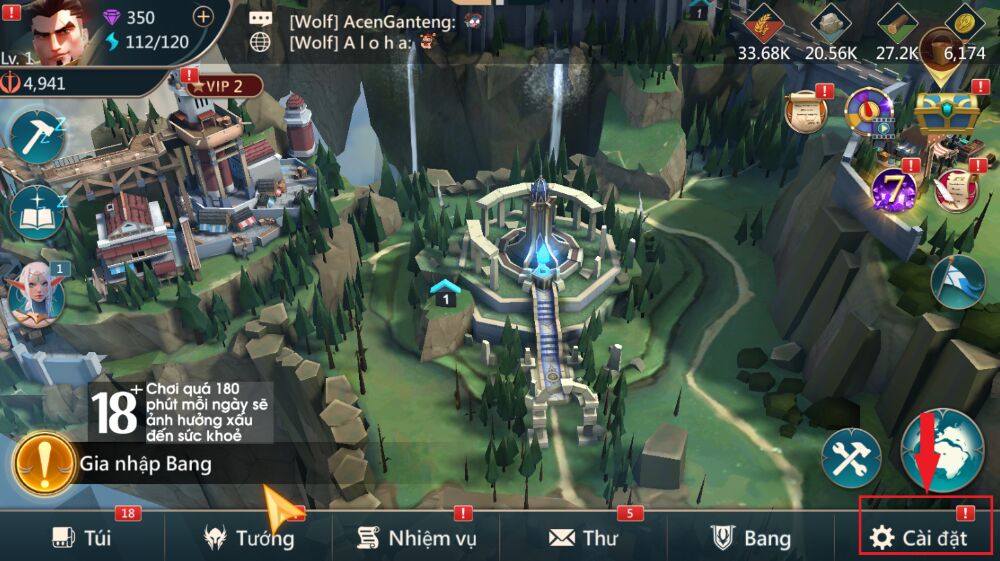Open the Túi bag menu
The image size is (1000, 561).
click(x=82, y=538)
